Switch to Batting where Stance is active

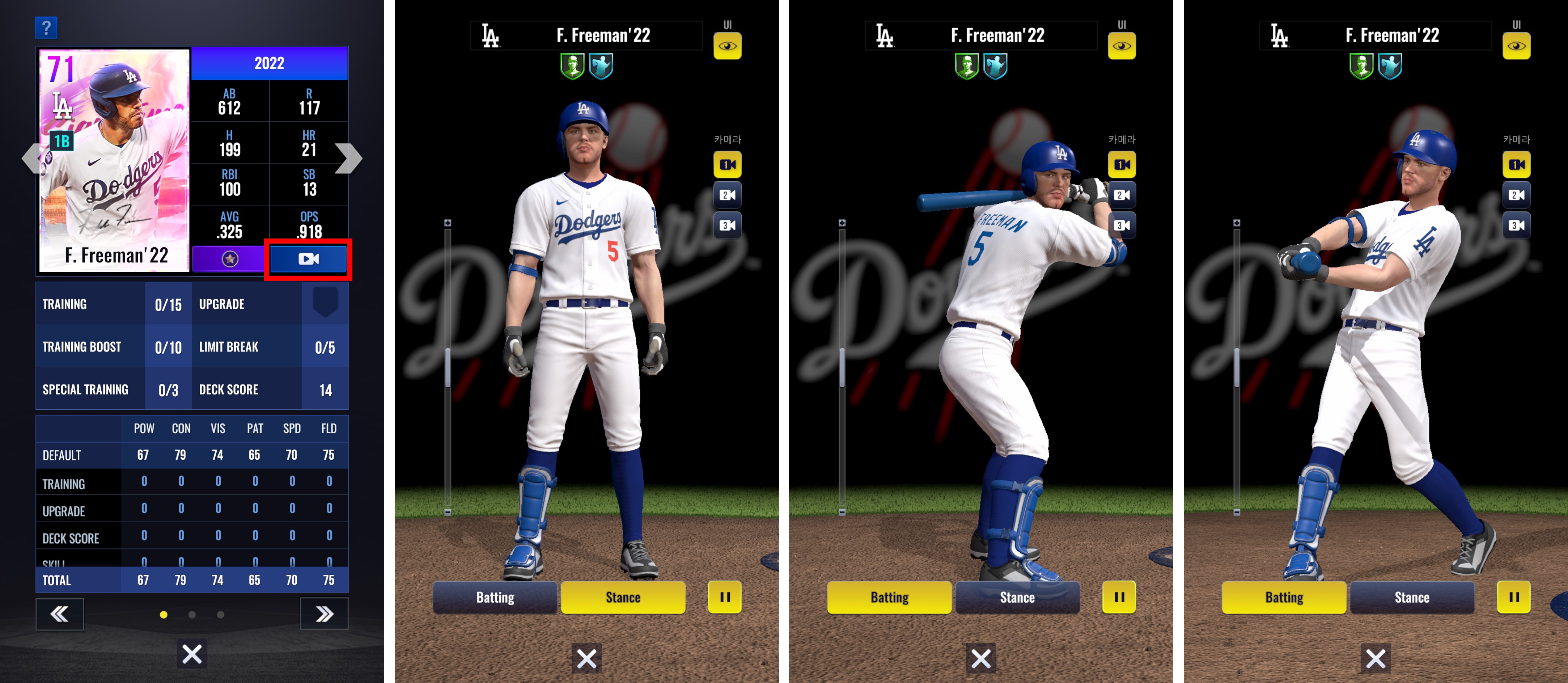[495, 597]
